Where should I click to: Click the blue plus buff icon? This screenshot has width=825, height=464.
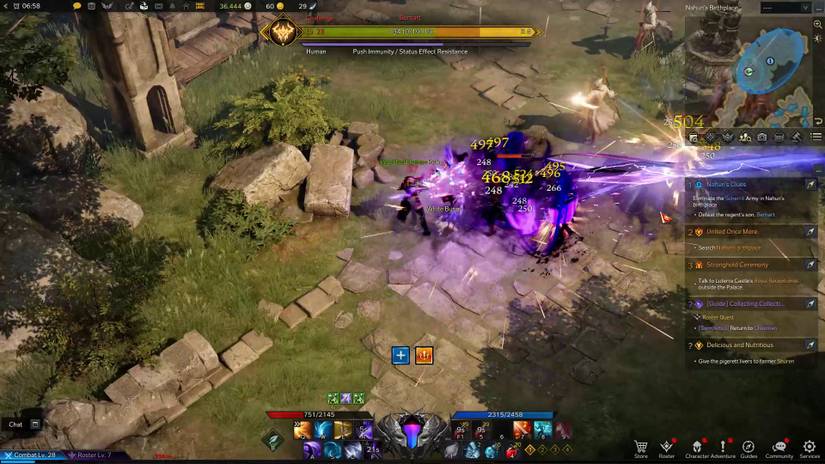[x=400, y=355]
